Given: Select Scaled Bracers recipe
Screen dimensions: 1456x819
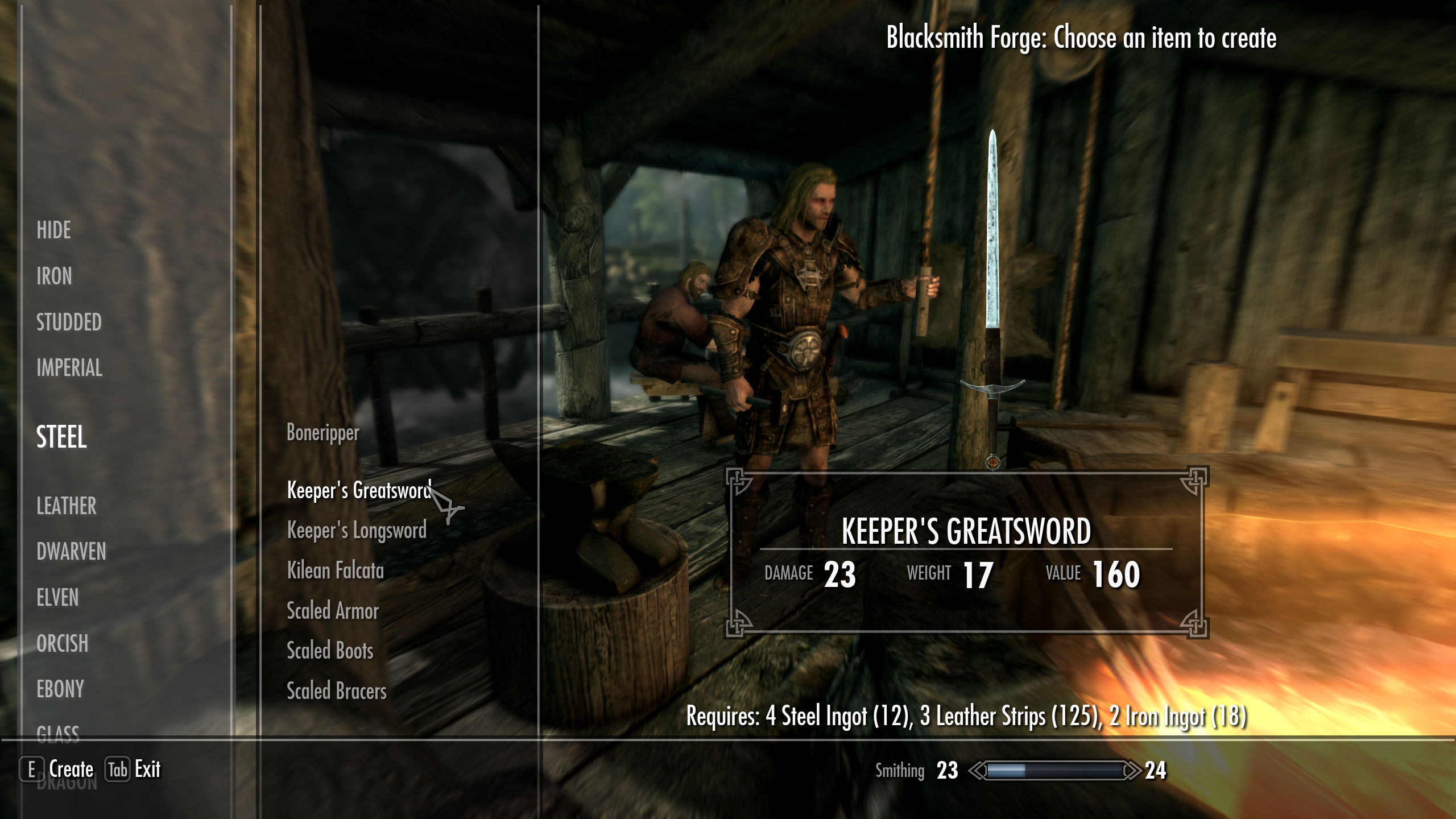Looking at the screenshot, I should click(336, 692).
